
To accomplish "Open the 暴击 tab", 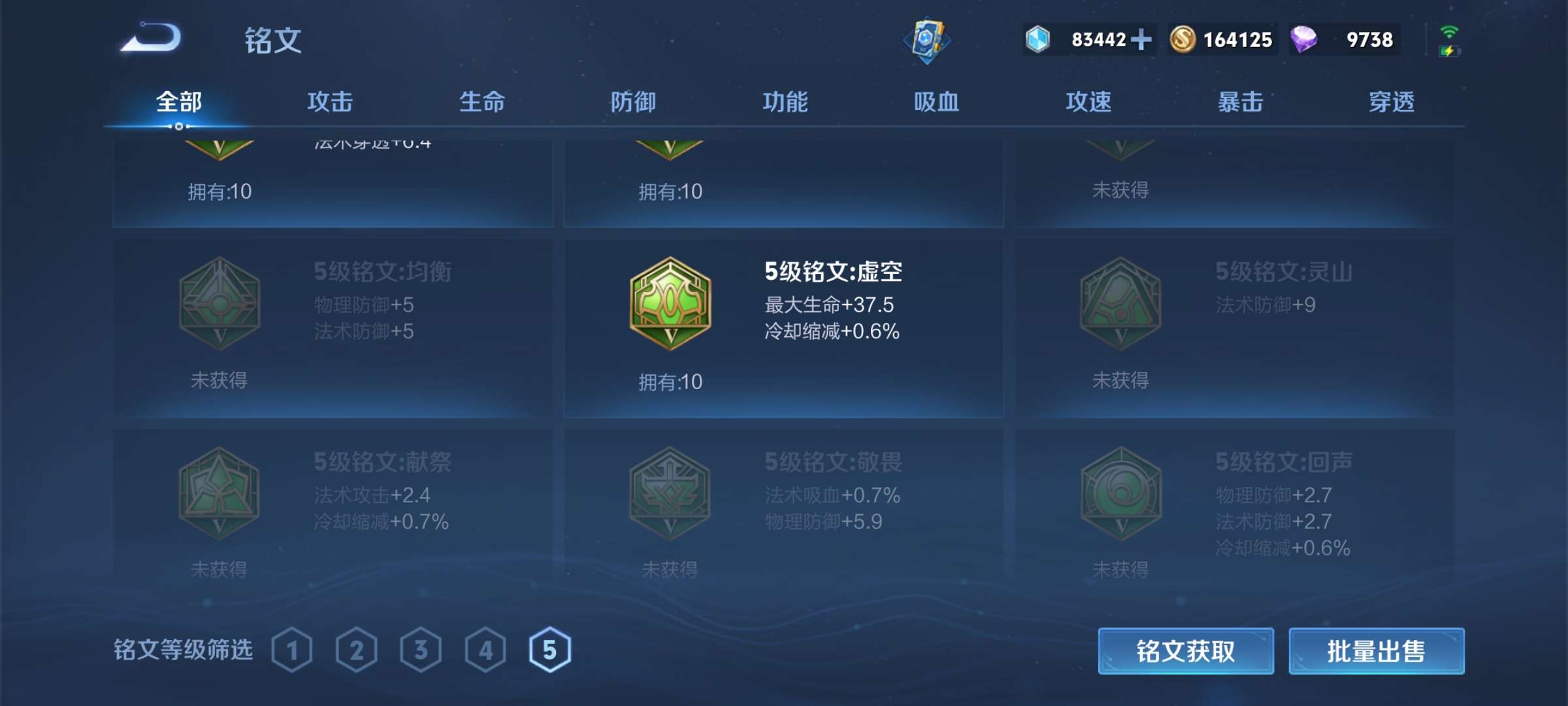I will [1240, 102].
